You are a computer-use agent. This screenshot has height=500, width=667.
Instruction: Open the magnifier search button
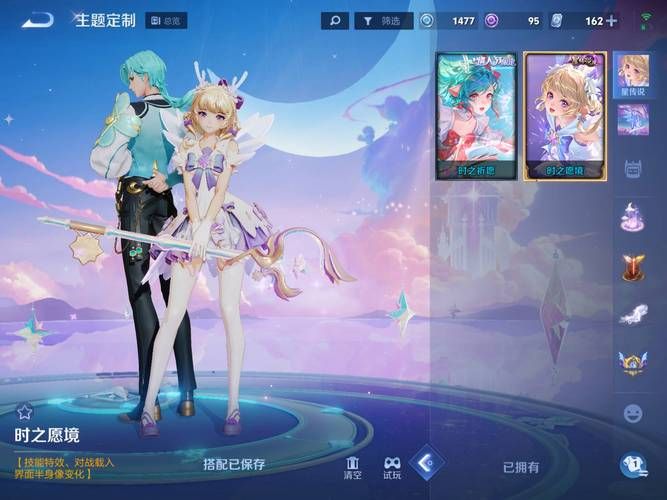click(x=335, y=20)
